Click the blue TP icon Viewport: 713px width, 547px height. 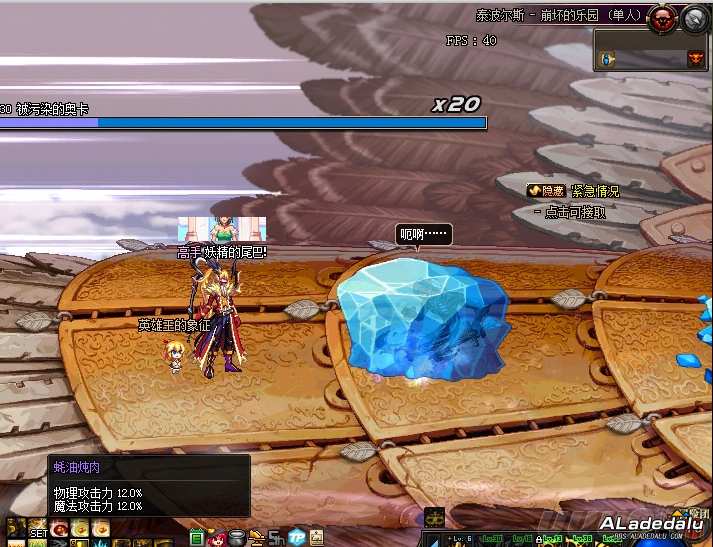click(x=297, y=538)
